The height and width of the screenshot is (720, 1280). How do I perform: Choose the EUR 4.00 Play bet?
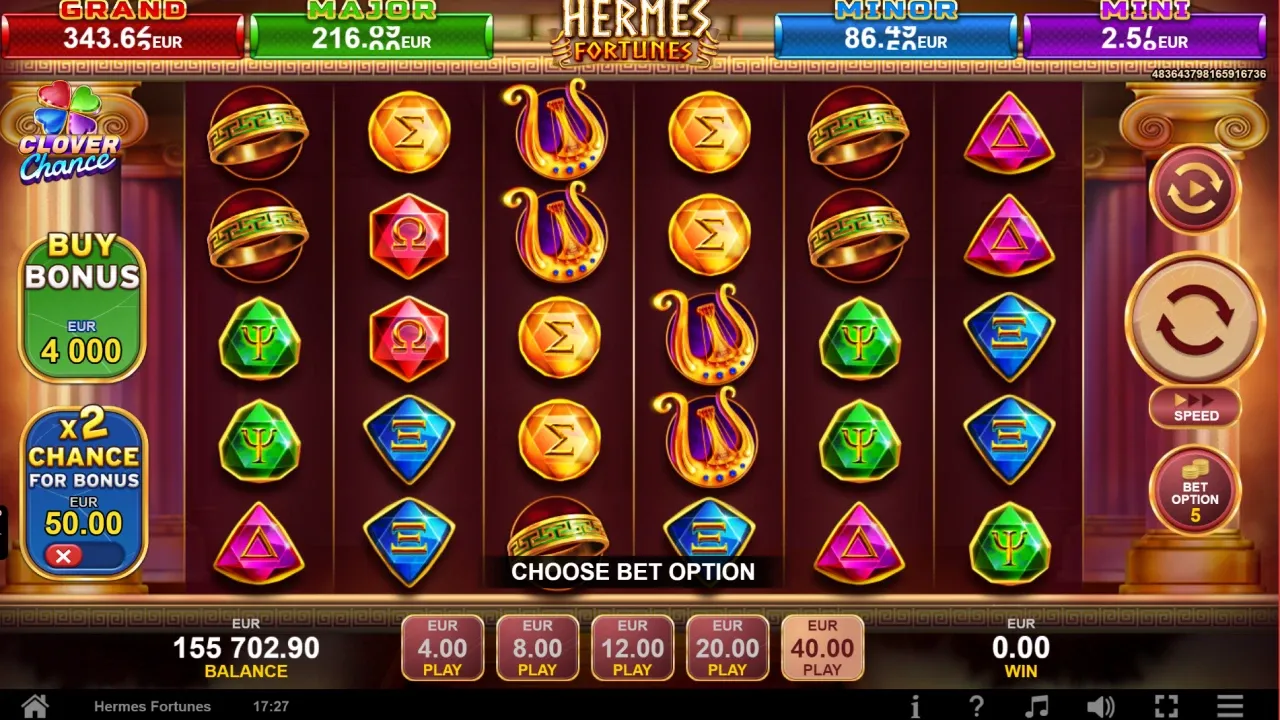pyautogui.click(x=442, y=648)
